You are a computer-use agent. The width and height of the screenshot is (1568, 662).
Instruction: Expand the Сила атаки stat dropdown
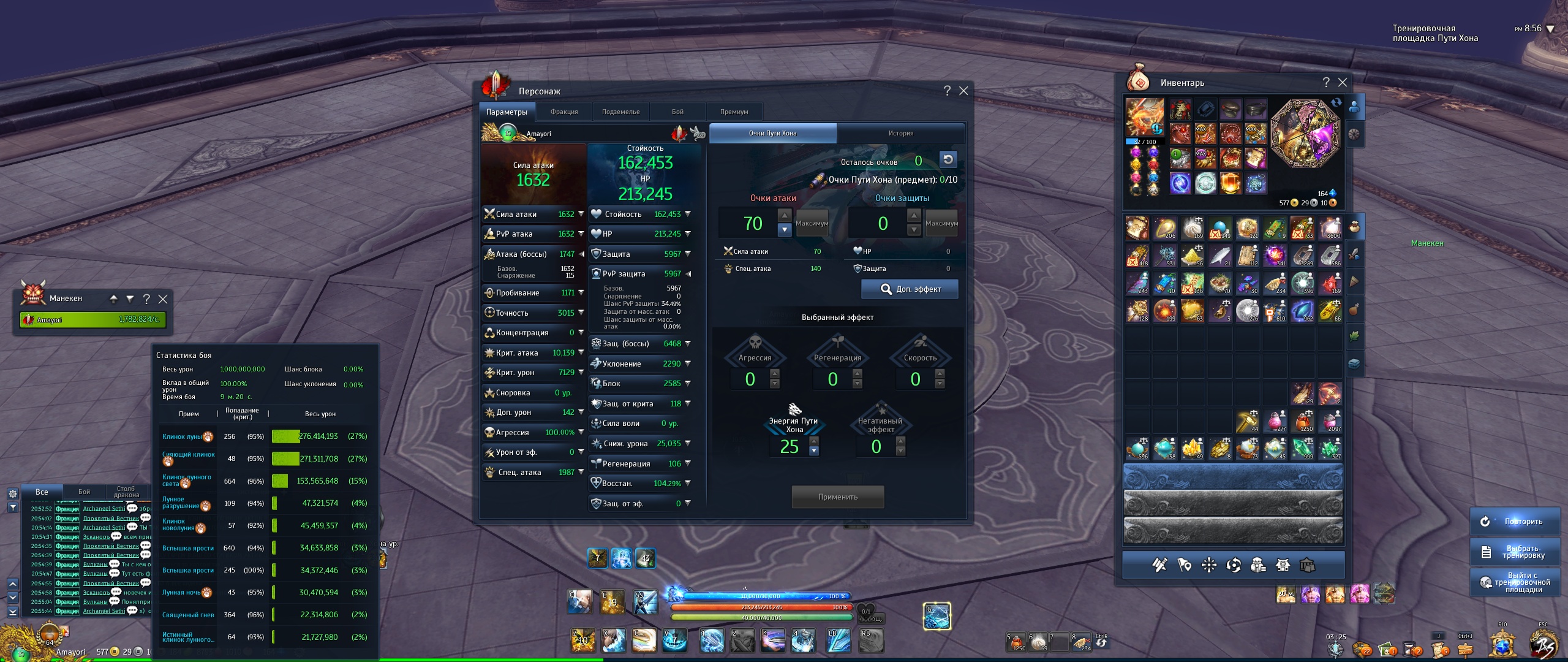click(581, 214)
